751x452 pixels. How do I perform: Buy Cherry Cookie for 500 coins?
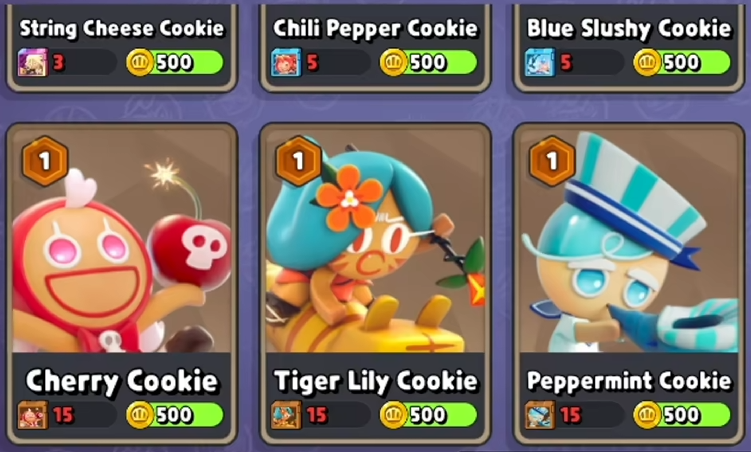175,414
